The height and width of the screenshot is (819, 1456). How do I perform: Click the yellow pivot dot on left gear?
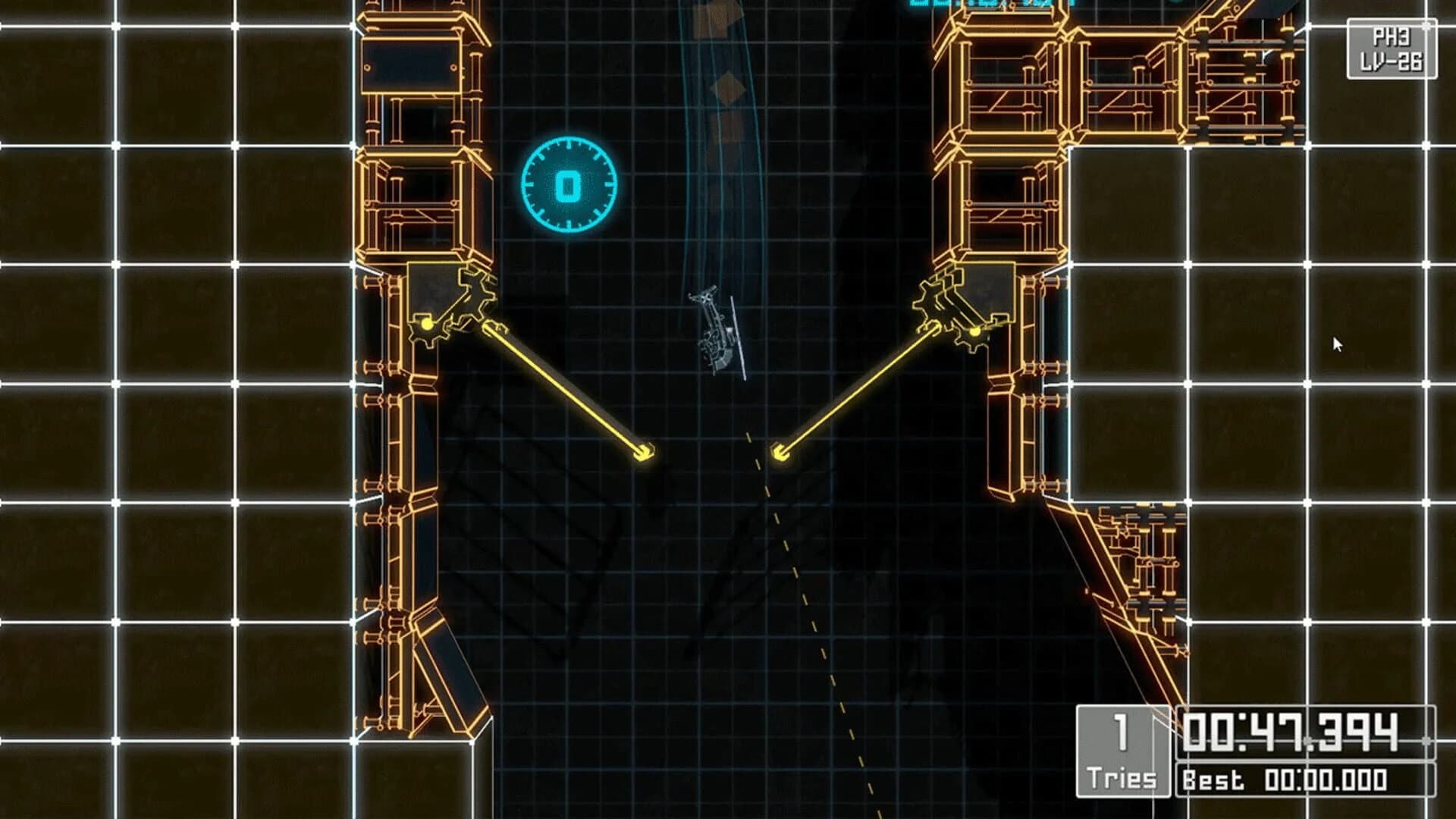pyautogui.click(x=427, y=325)
